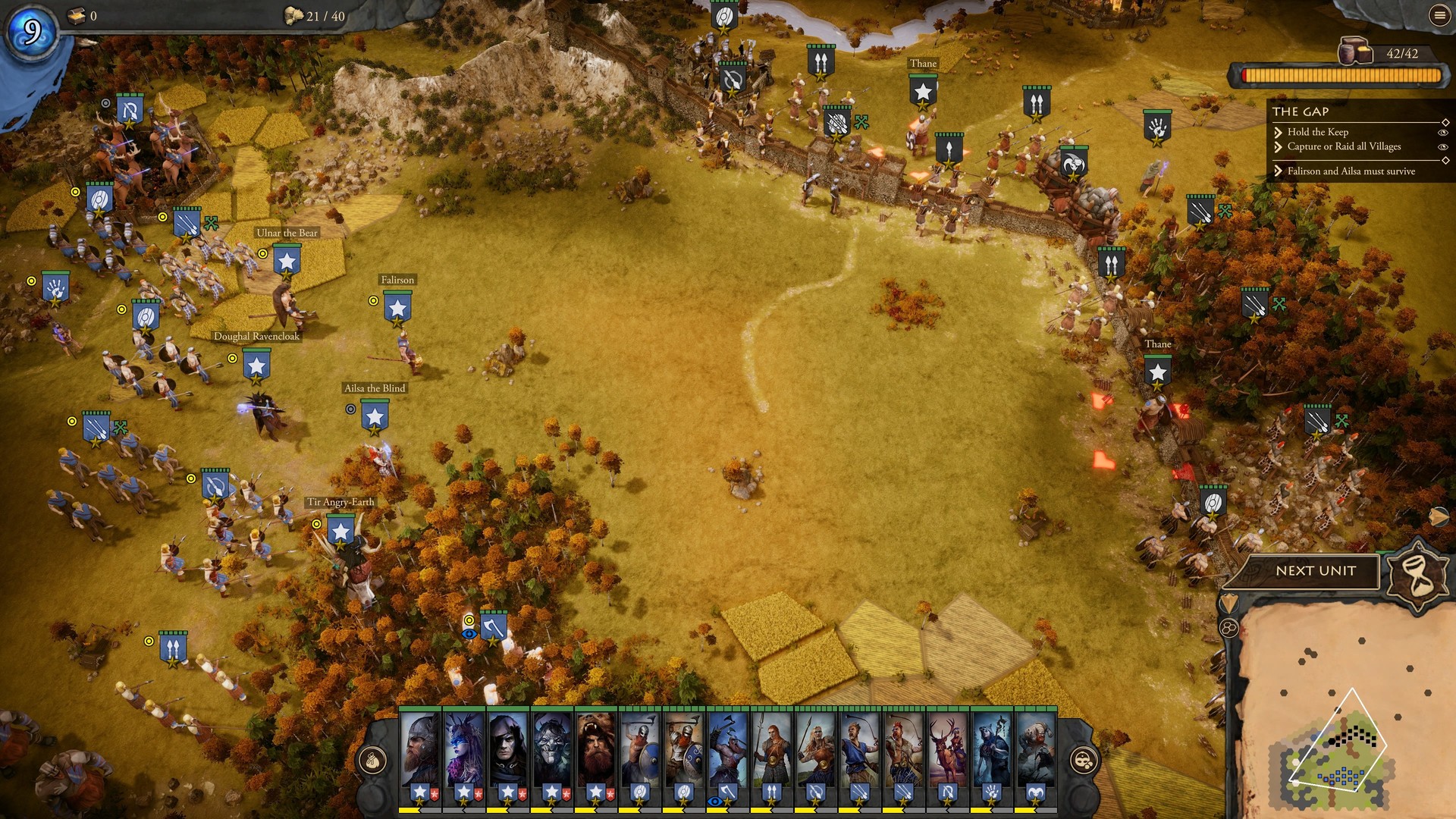
Task: Toggle visibility of the Hold the Keep objective
Action: (1443, 133)
